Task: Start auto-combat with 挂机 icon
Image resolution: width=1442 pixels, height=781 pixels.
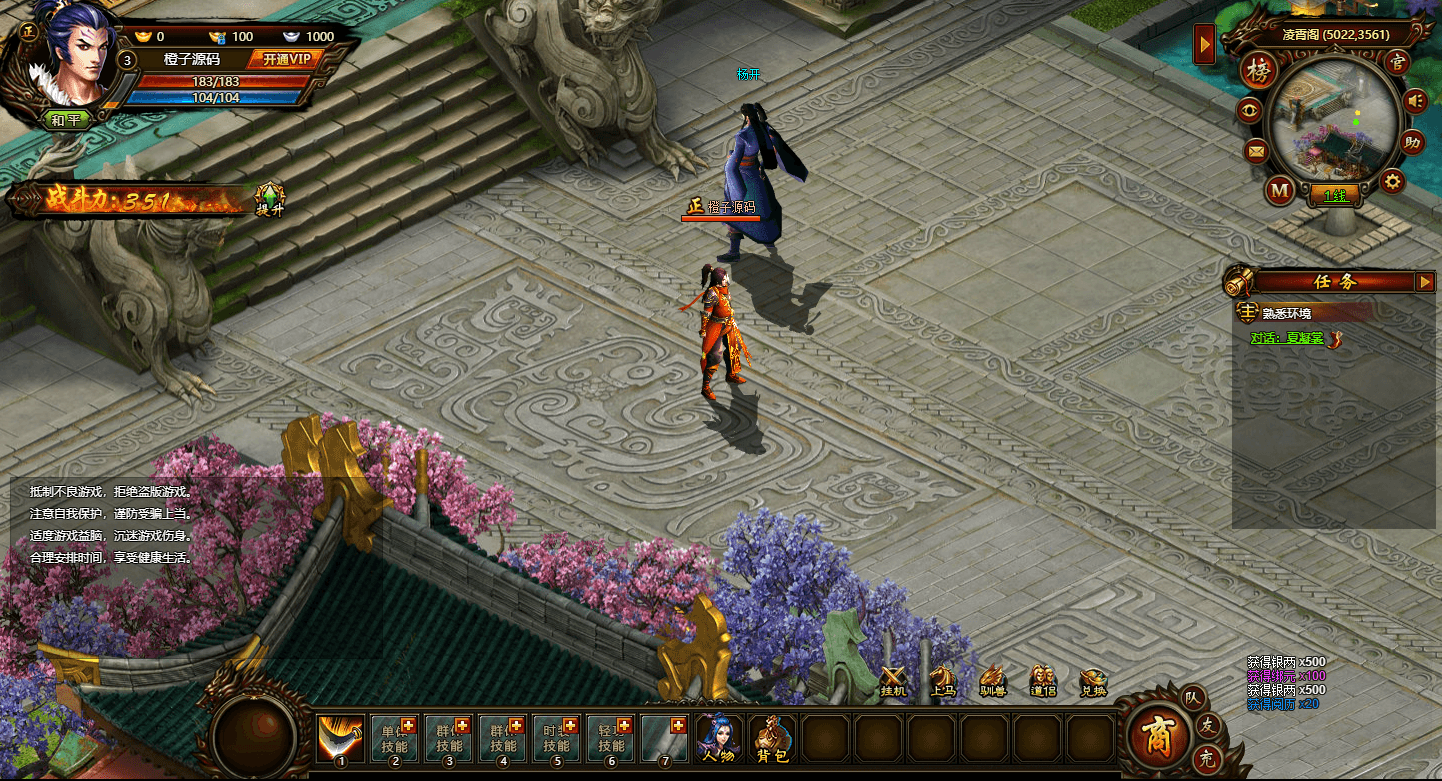Action: click(893, 680)
